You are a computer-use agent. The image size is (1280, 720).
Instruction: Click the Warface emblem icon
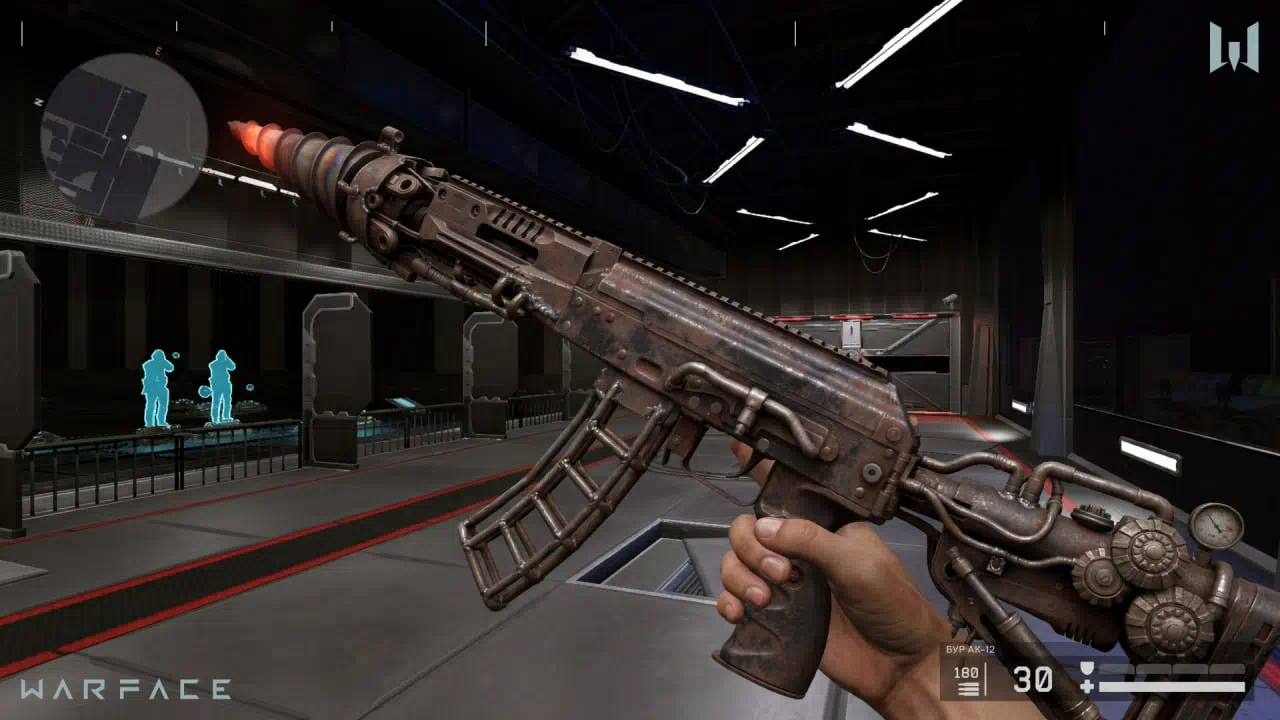pos(1233,47)
